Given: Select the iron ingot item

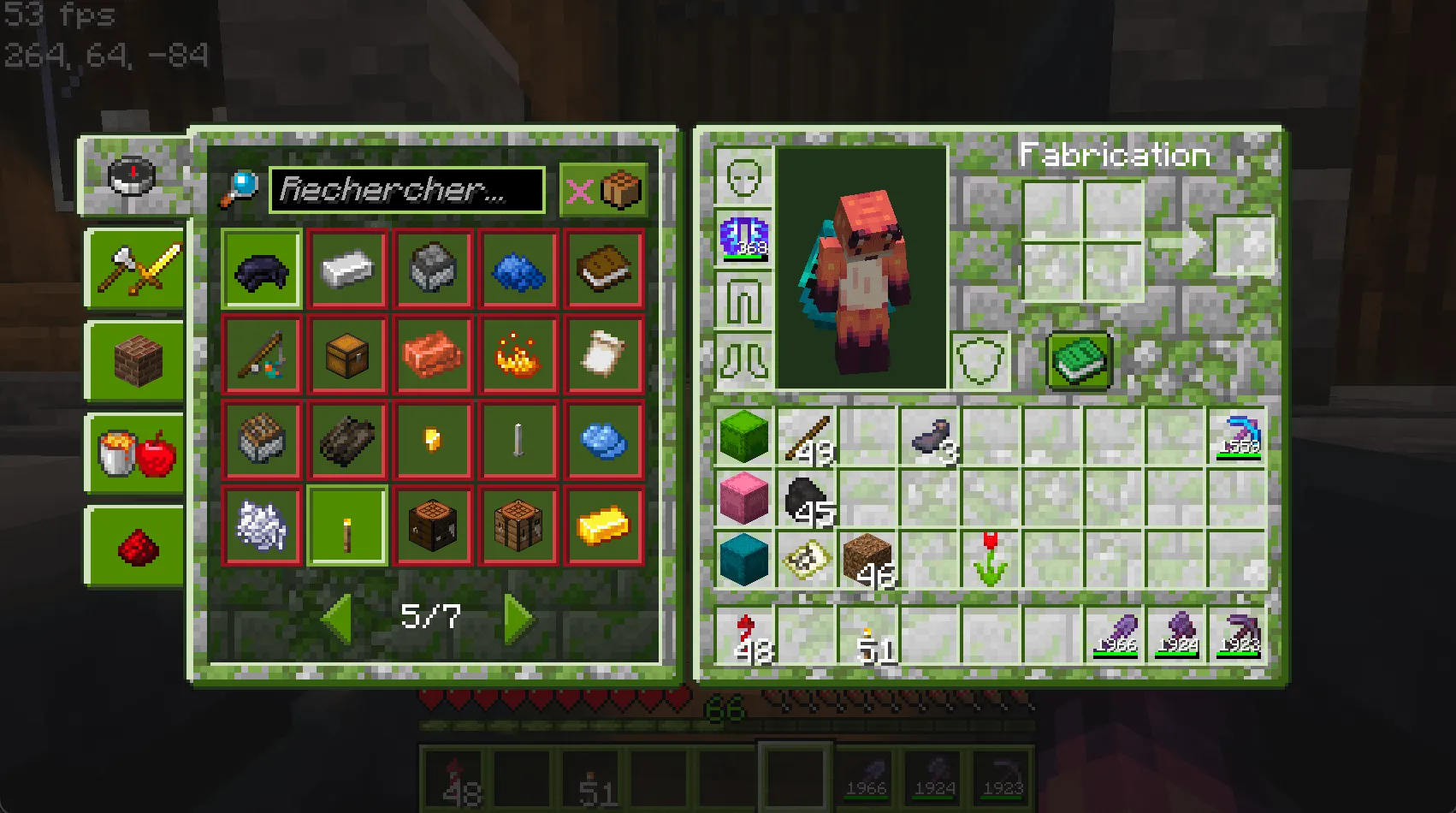Looking at the screenshot, I should pyautogui.click(x=346, y=268).
